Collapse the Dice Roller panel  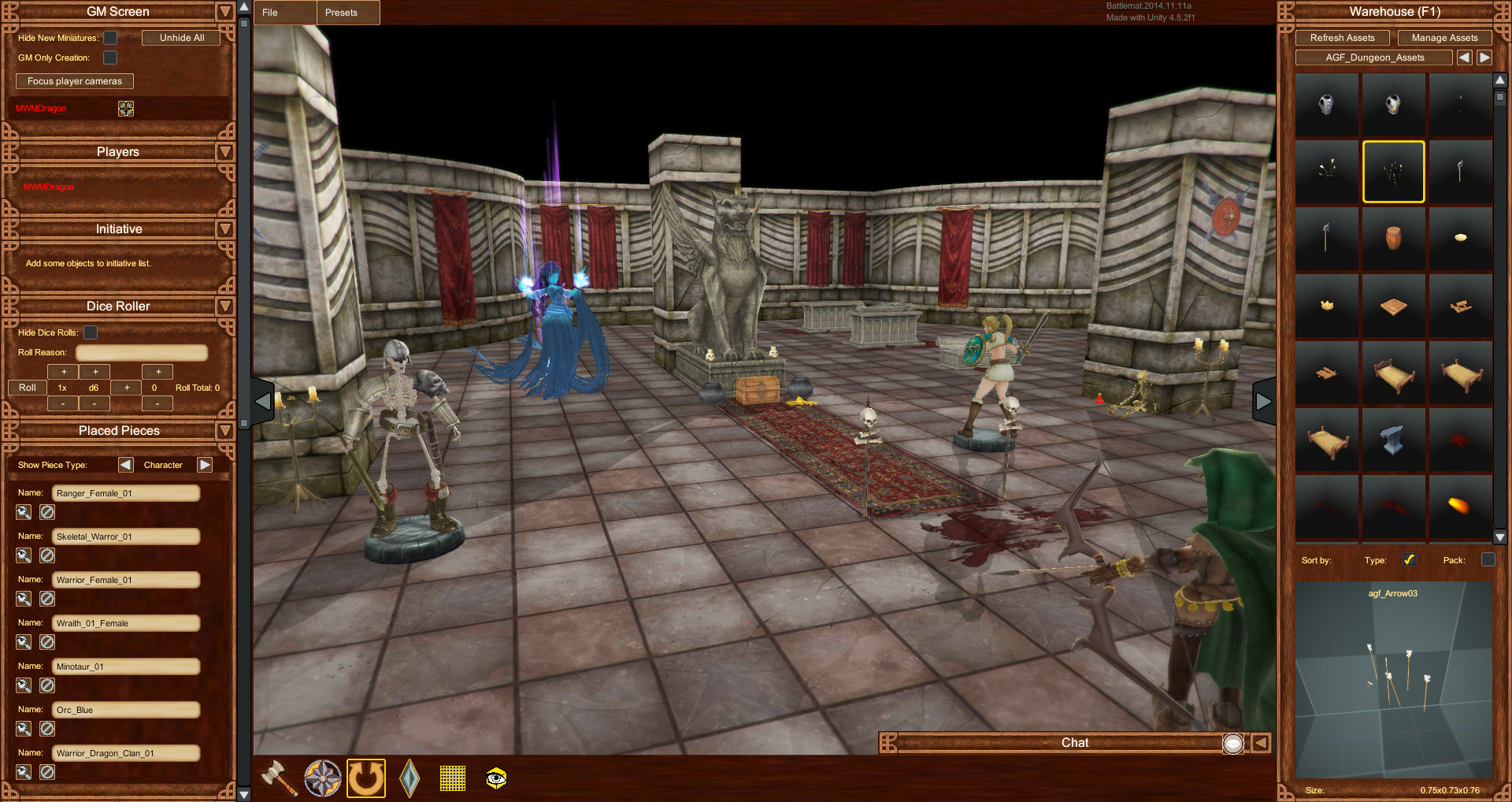(x=224, y=306)
